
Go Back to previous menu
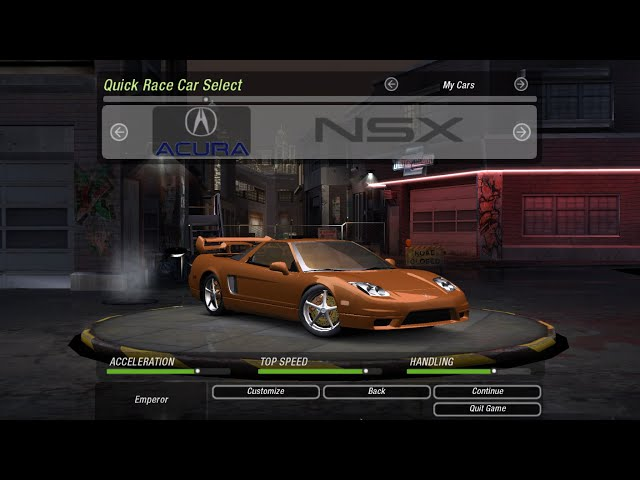pos(376,392)
